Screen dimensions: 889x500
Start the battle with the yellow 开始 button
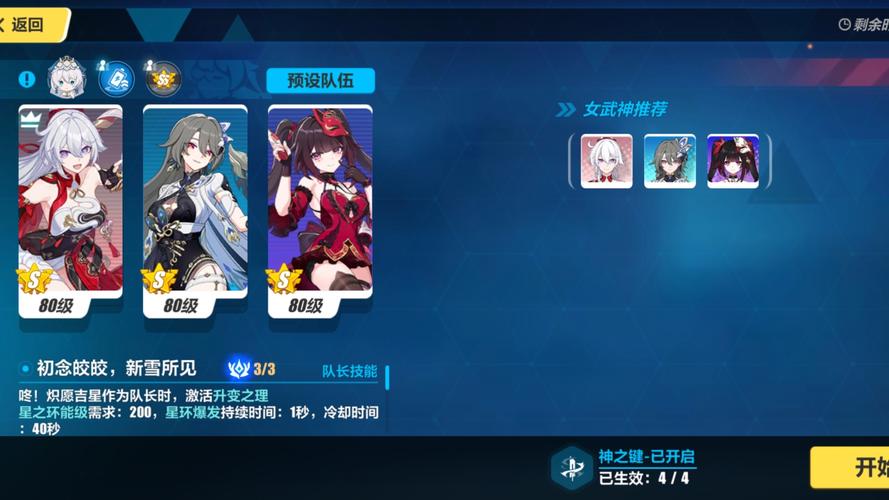pos(855,467)
